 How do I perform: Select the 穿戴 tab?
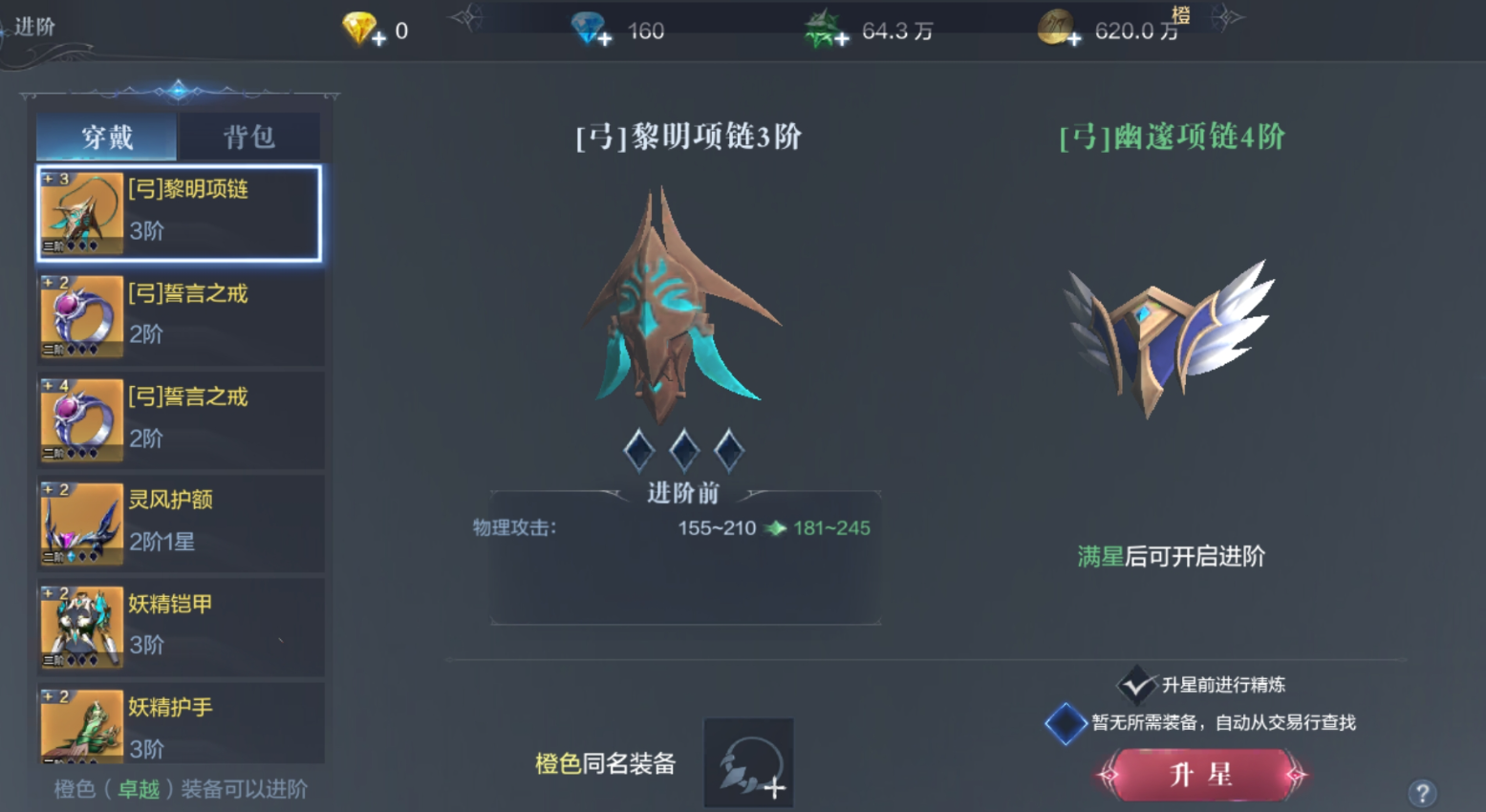tap(105, 137)
